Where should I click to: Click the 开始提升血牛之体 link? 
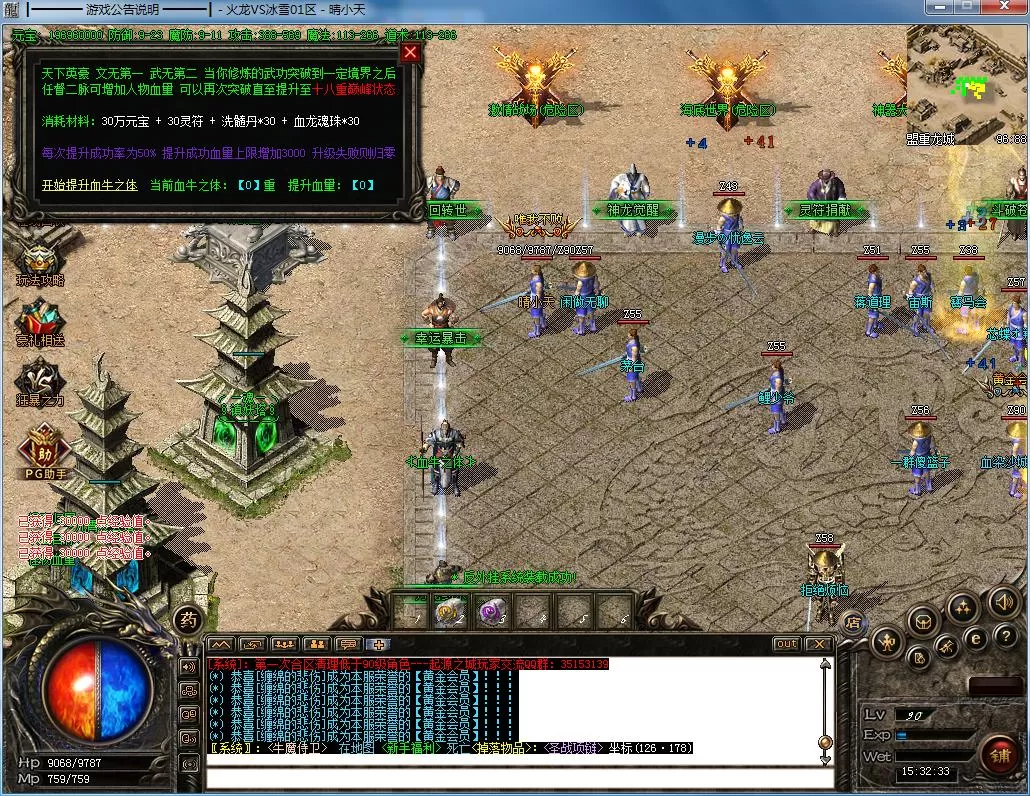[x=89, y=185]
